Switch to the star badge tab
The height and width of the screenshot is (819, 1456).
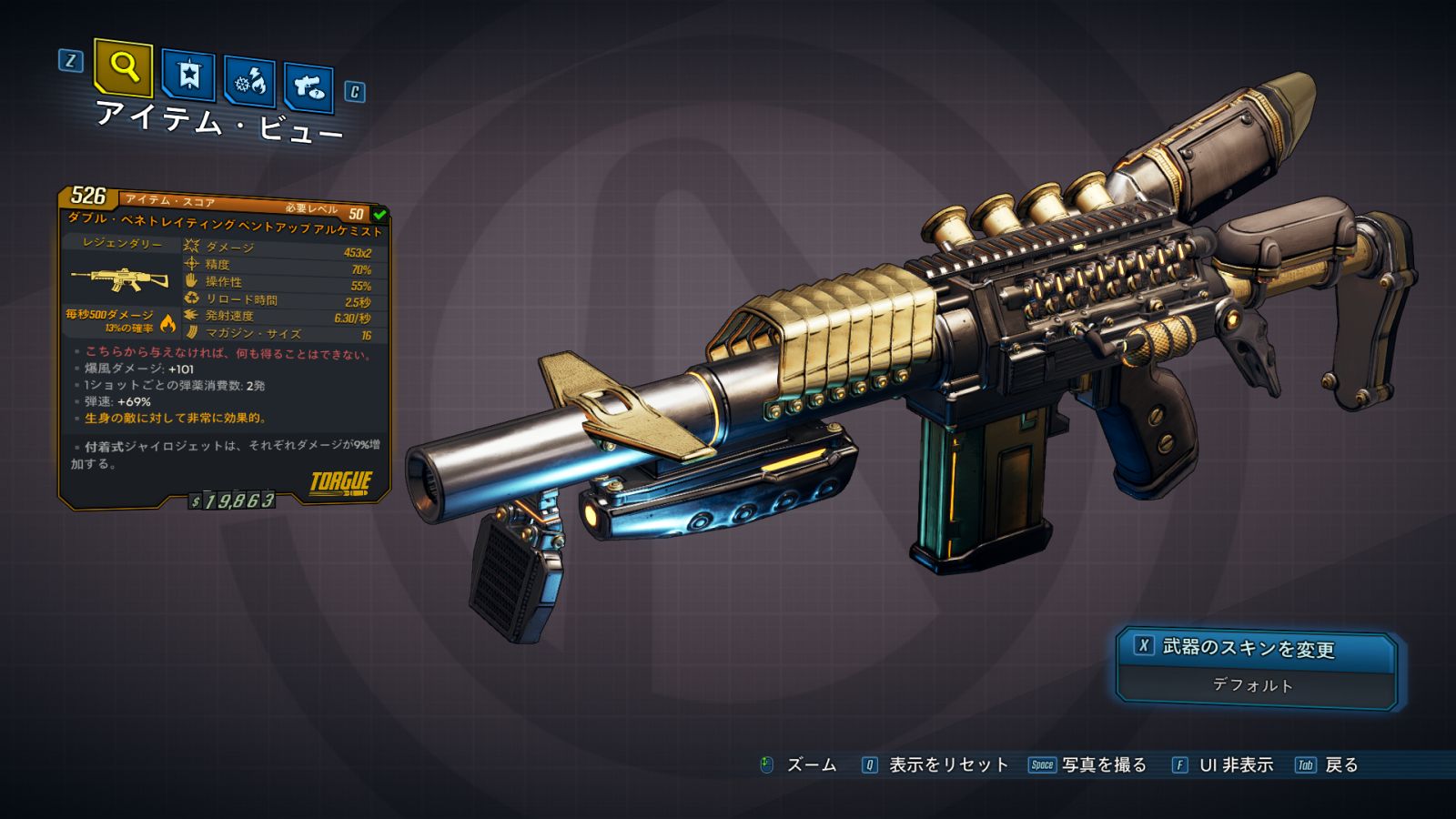pos(188,75)
